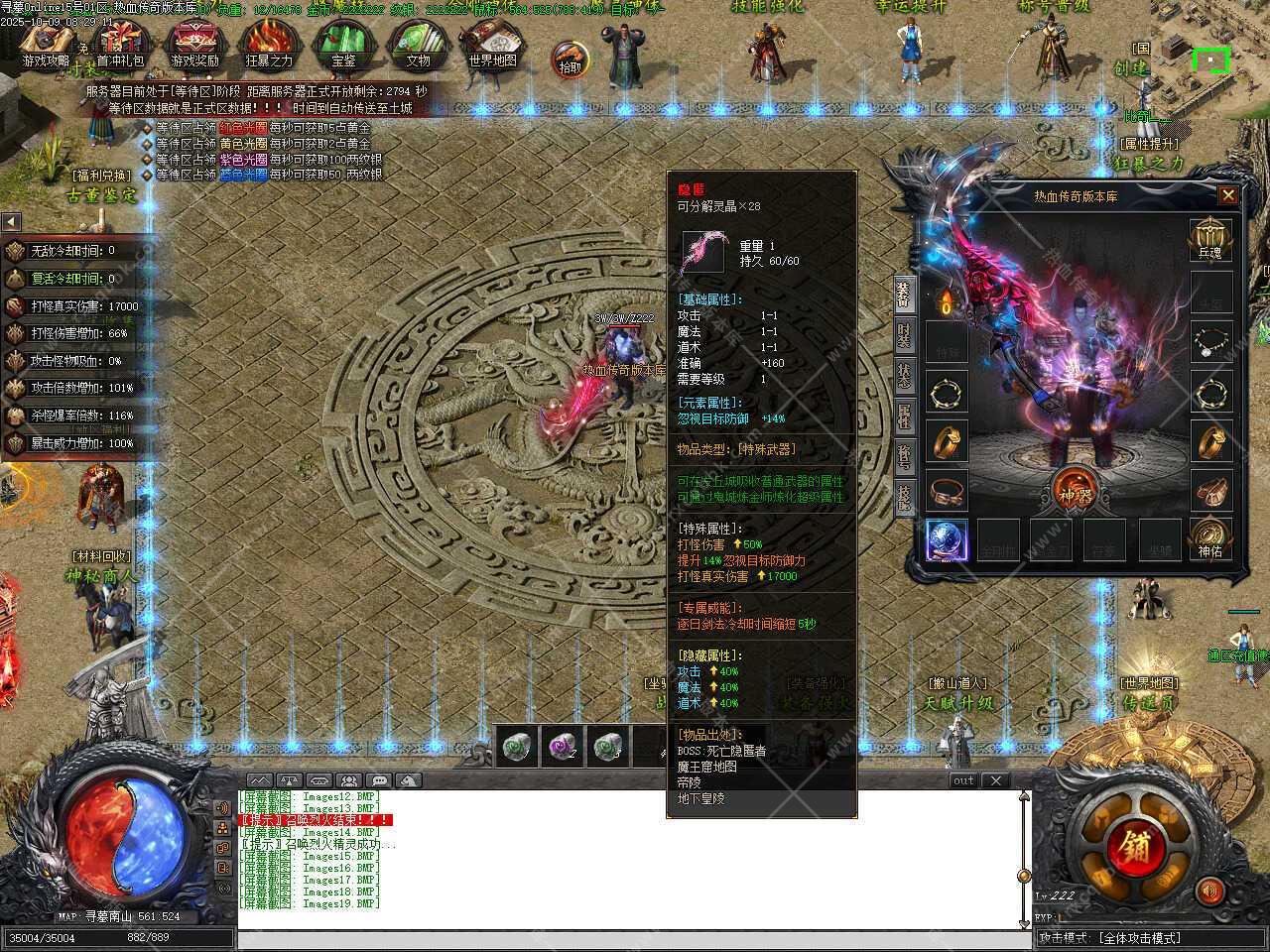Open the 游戏攻略 game guide
The height and width of the screenshot is (952, 1270).
tap(47, 46)
